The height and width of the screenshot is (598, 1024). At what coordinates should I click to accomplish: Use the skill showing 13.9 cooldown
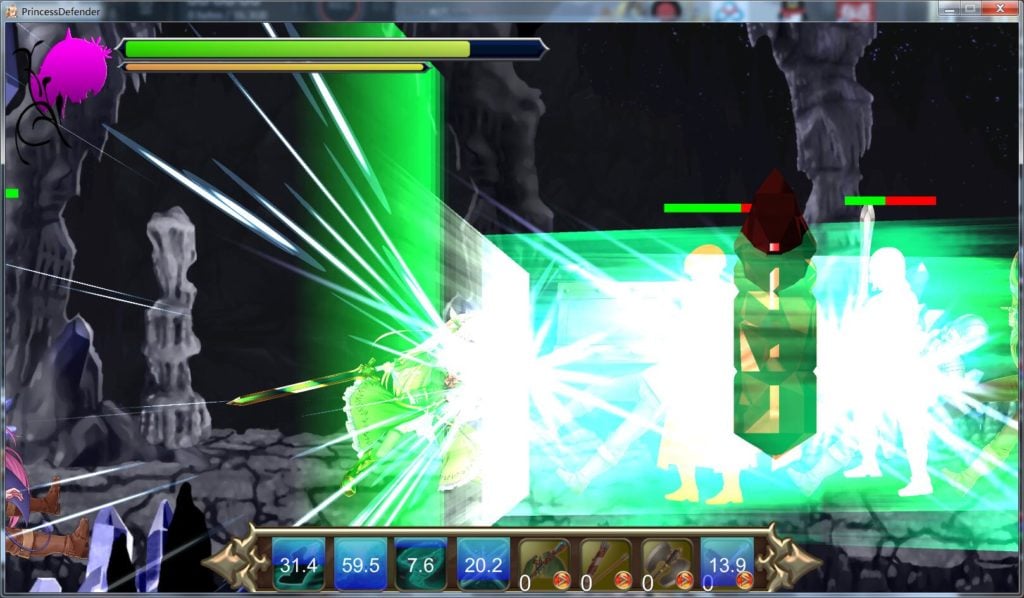[x=727, y=564]
